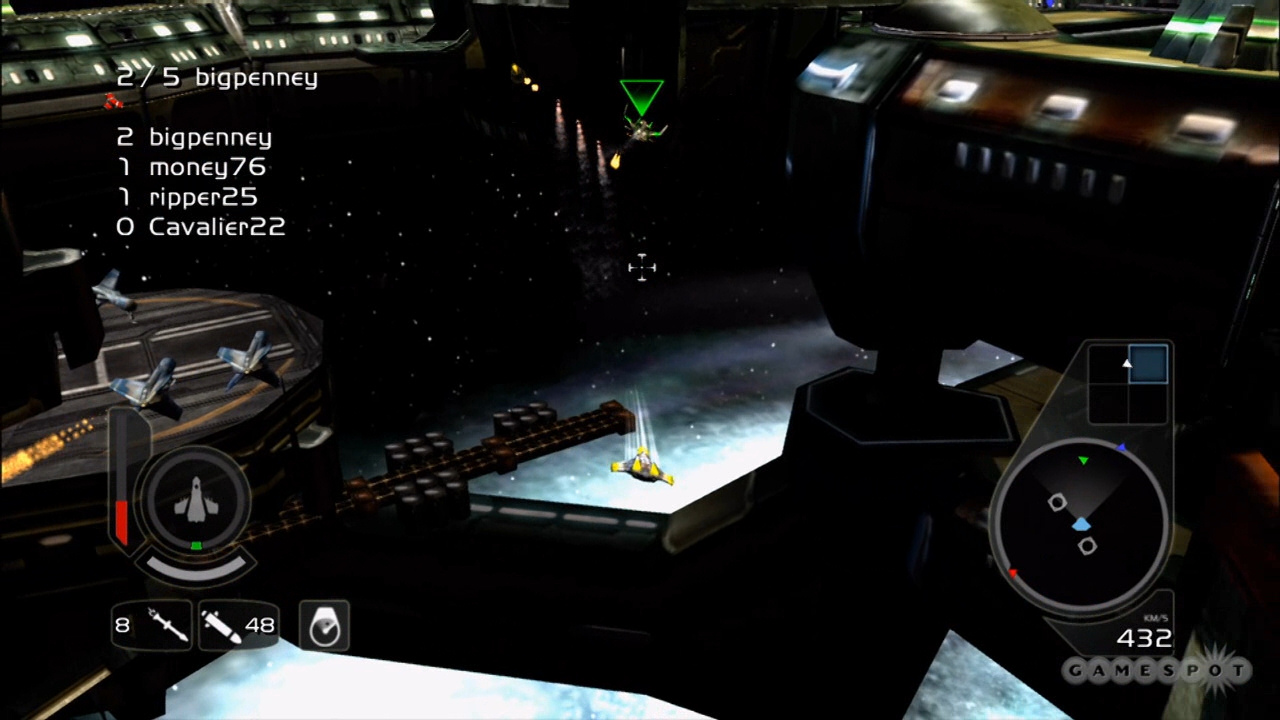Click the circular radar display
The image size is (1280, 720).
click(x=1080, y=525)
